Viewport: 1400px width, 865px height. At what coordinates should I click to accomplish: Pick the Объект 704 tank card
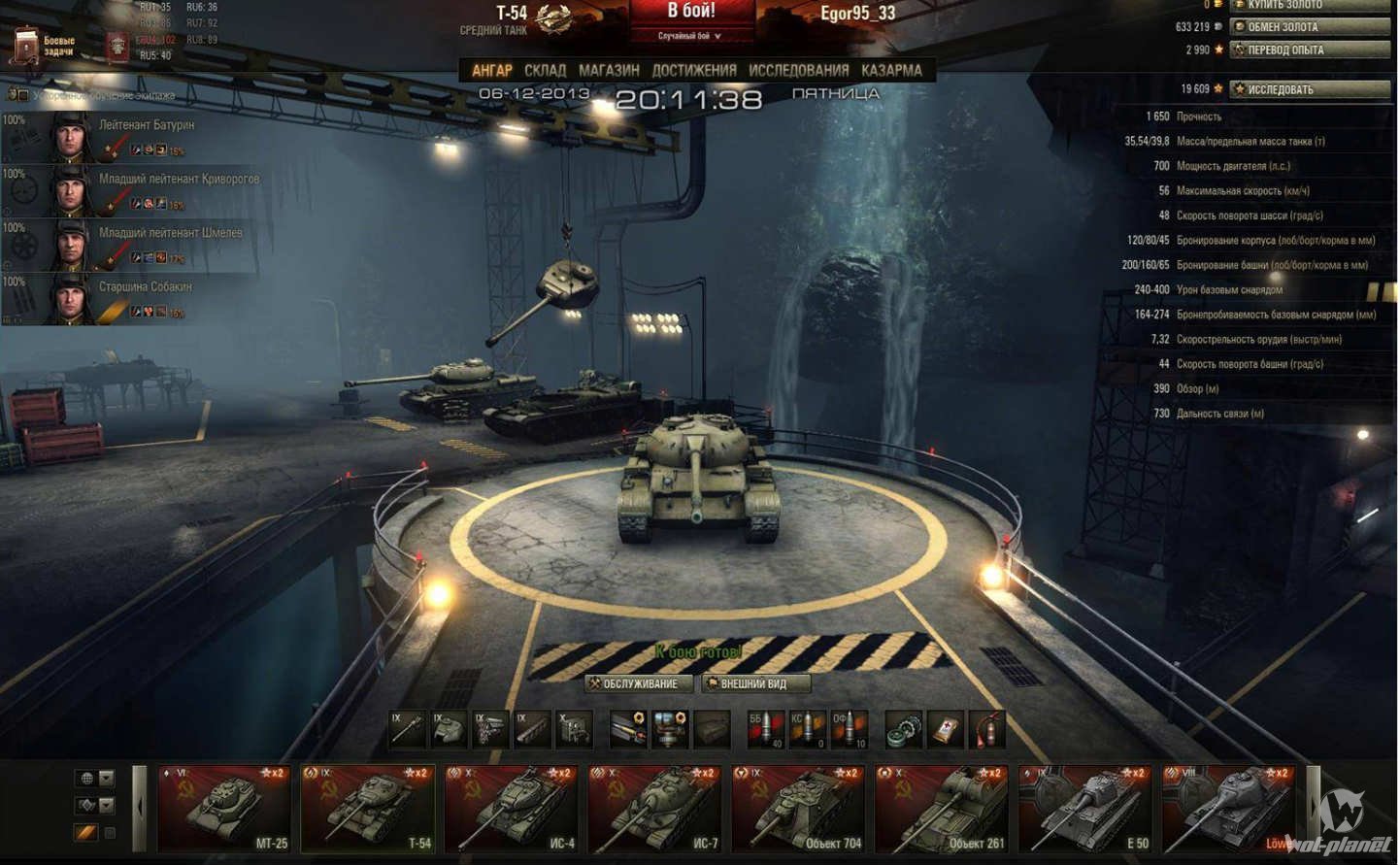pyautogui.click(x=799, y=809)
